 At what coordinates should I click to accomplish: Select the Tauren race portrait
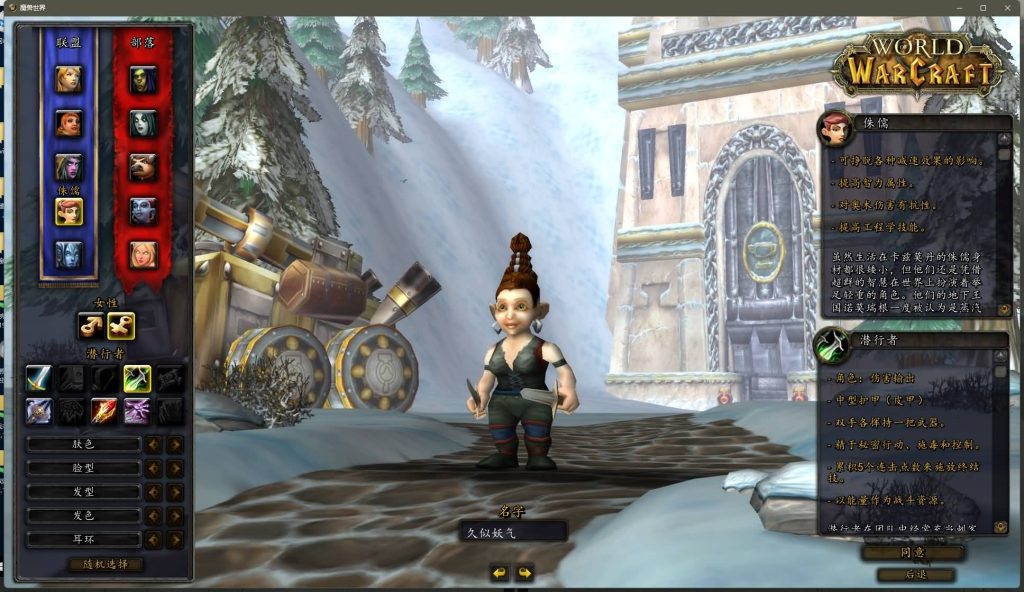pyautogui.click(x=143, y=166)
